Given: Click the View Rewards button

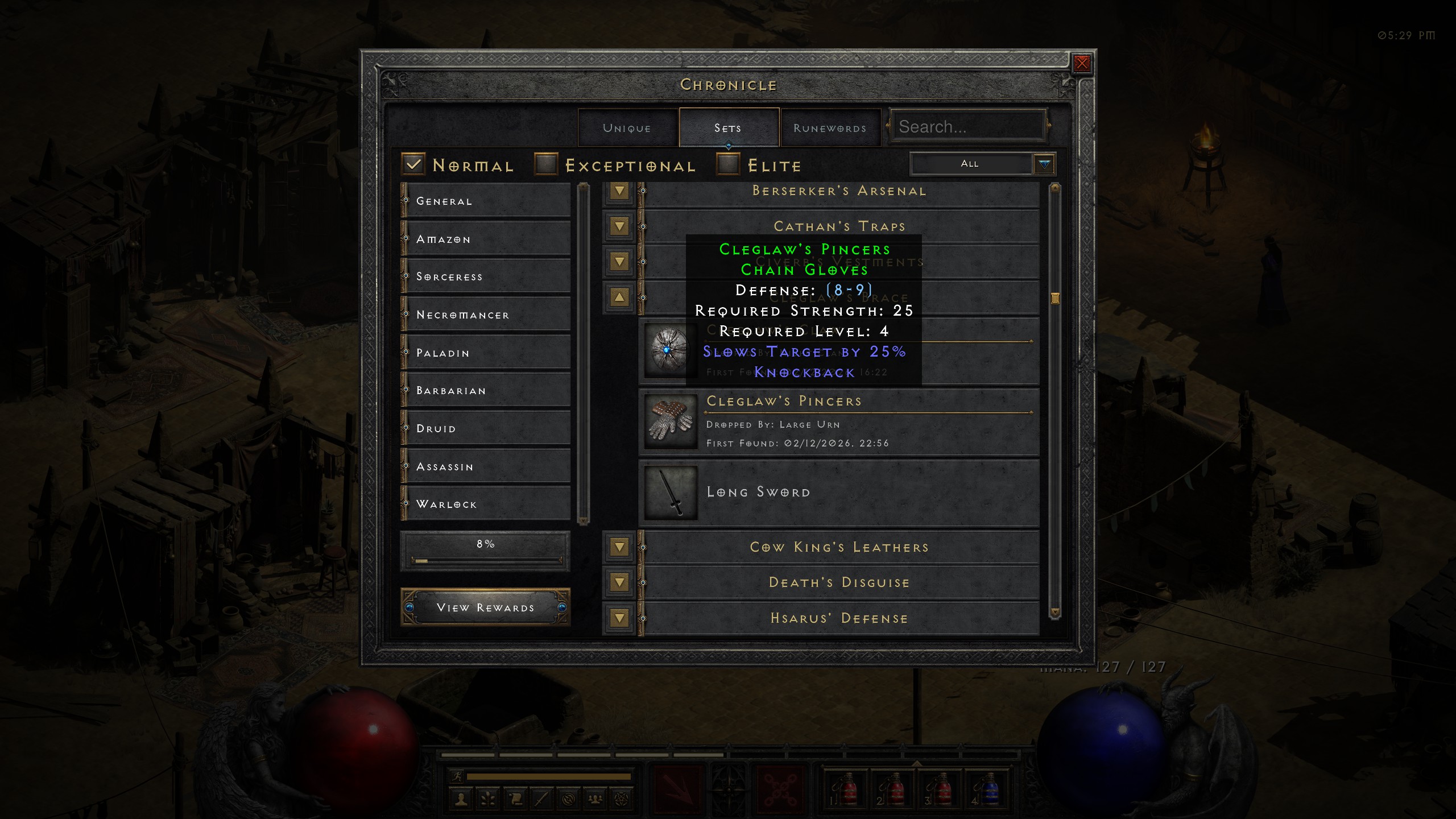Looking at the screenshot, I should pos(485,607).
